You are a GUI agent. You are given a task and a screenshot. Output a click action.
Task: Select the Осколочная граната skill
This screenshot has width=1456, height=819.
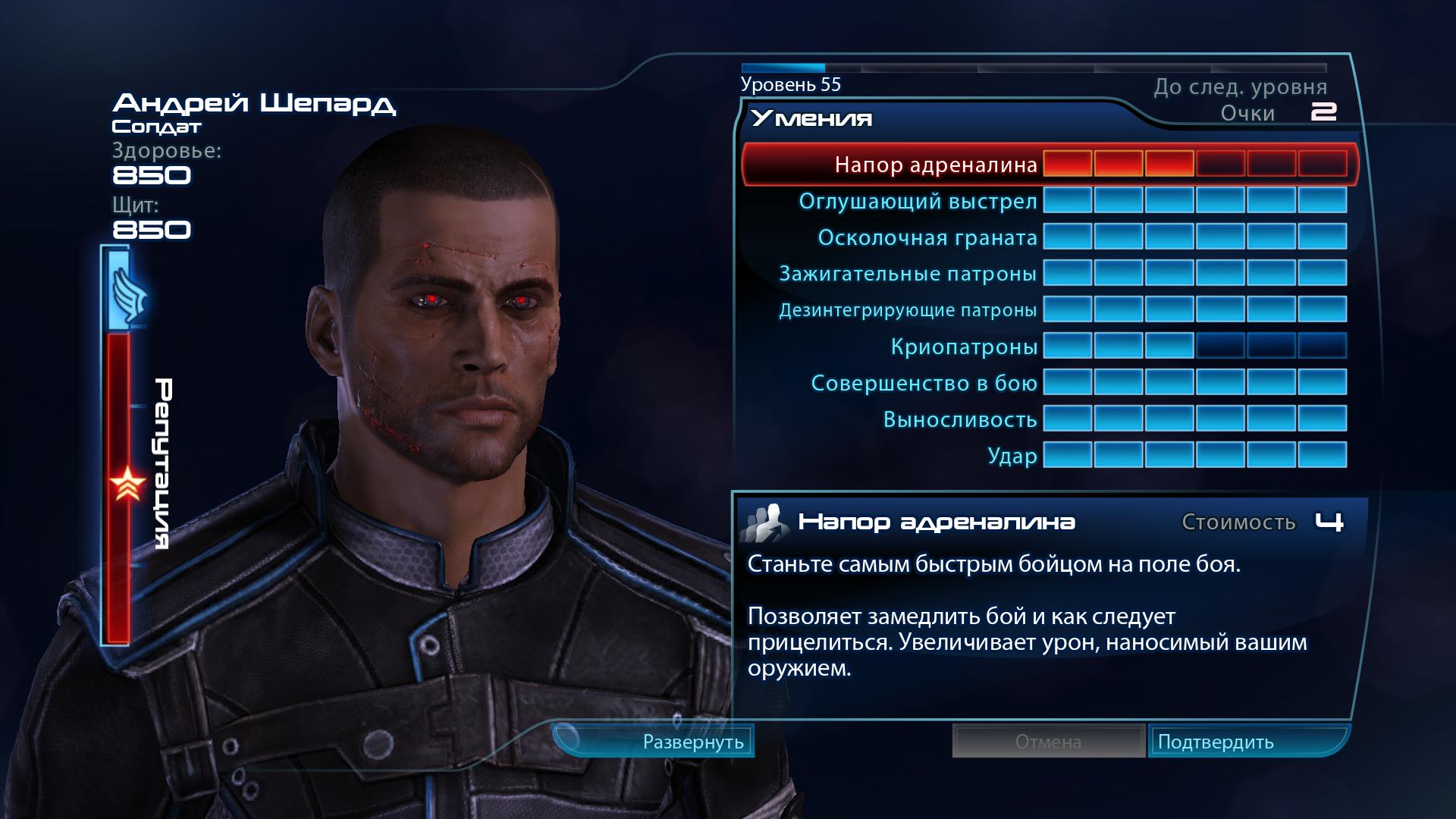click(x=927, y=238)
